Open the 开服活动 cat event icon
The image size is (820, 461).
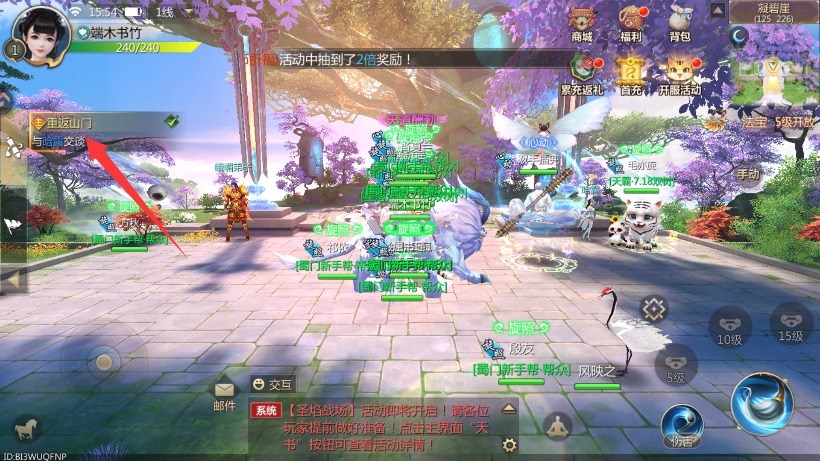click(680, 73)
